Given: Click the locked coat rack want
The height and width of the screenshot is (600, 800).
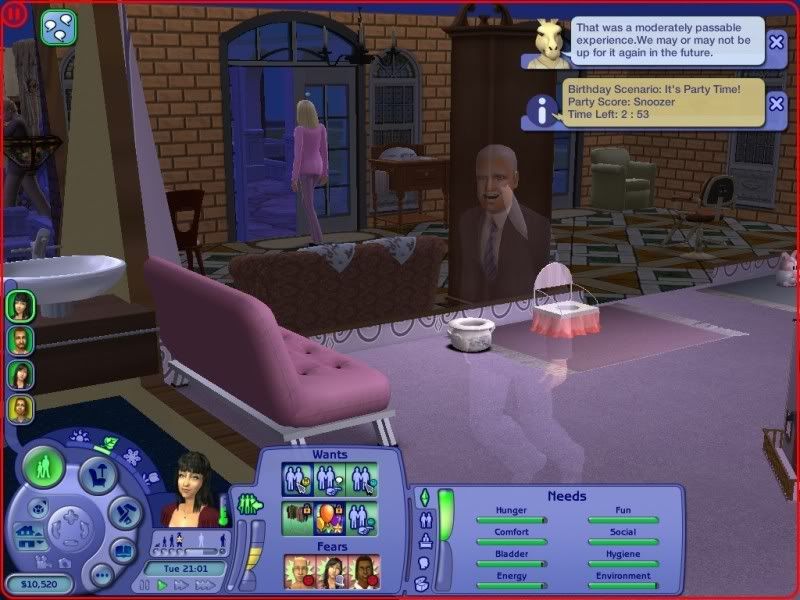Looking at the screenshot, I should pos(297,517).
